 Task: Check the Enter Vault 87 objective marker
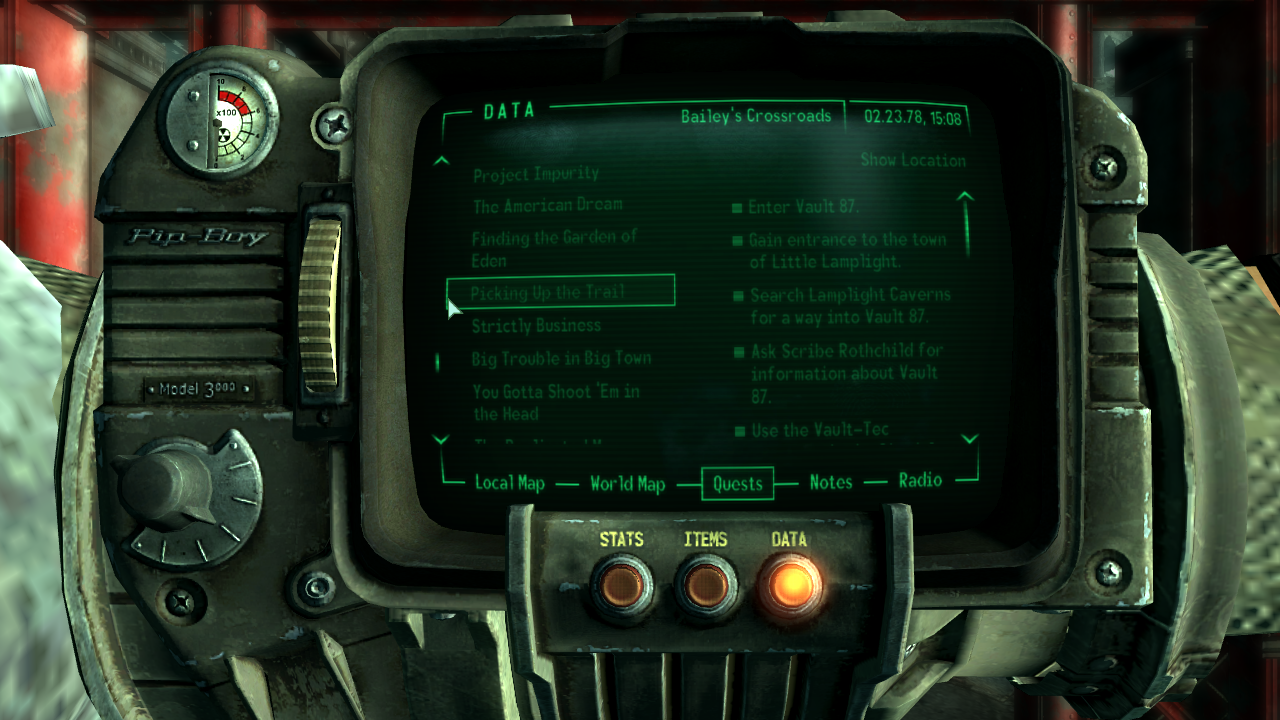[x=737, y=207]
